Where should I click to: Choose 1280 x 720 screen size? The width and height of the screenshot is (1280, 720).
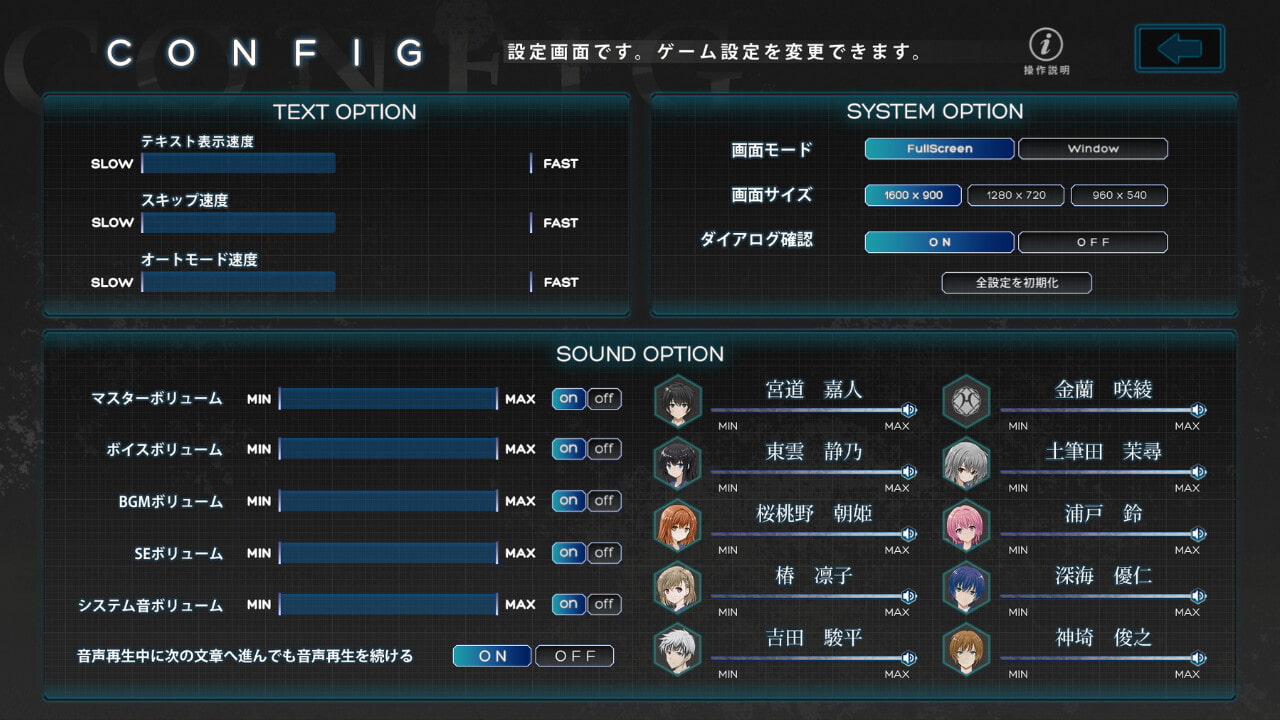tap(1015, 196)
